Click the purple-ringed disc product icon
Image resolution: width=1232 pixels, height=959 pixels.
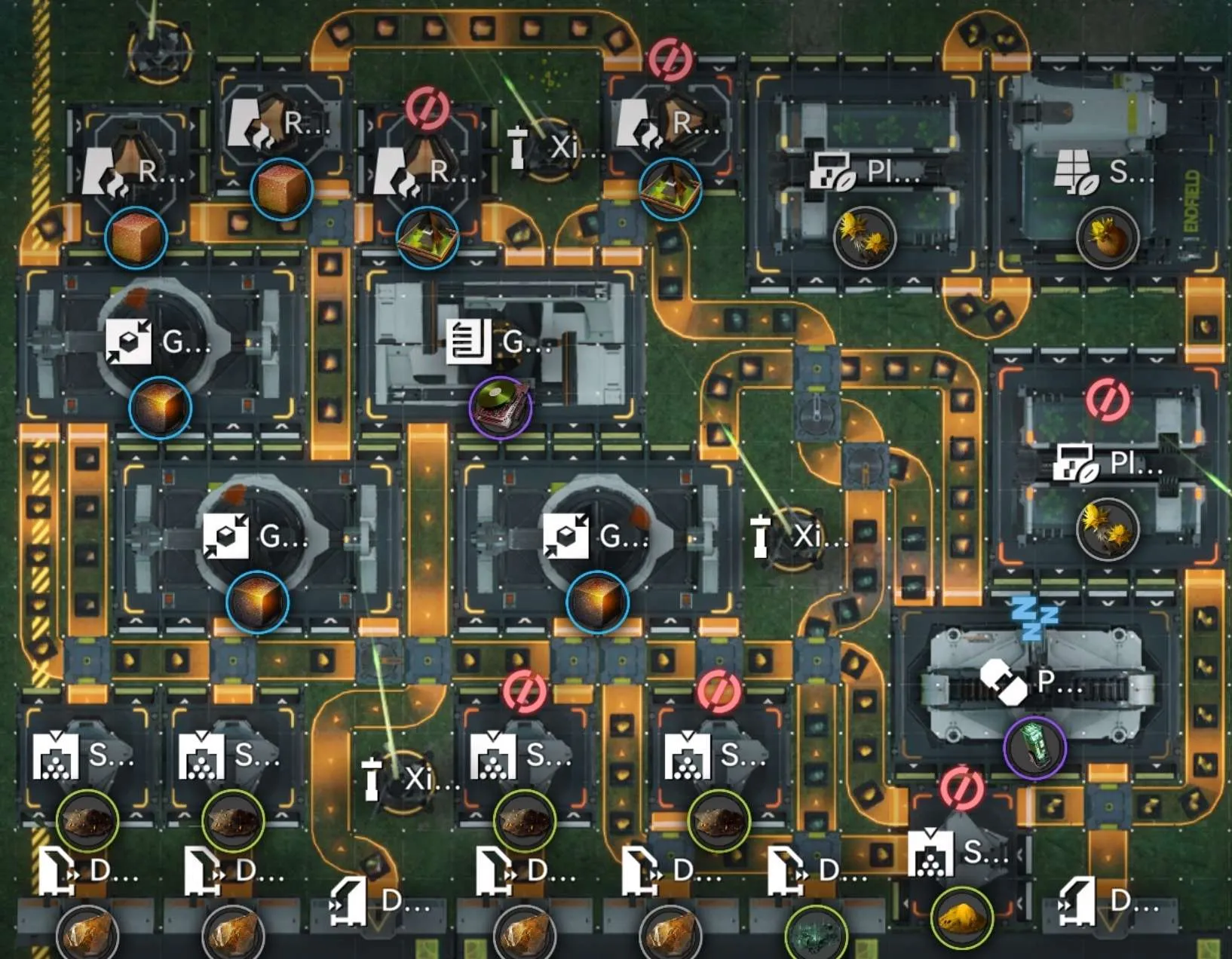(501, 407)
